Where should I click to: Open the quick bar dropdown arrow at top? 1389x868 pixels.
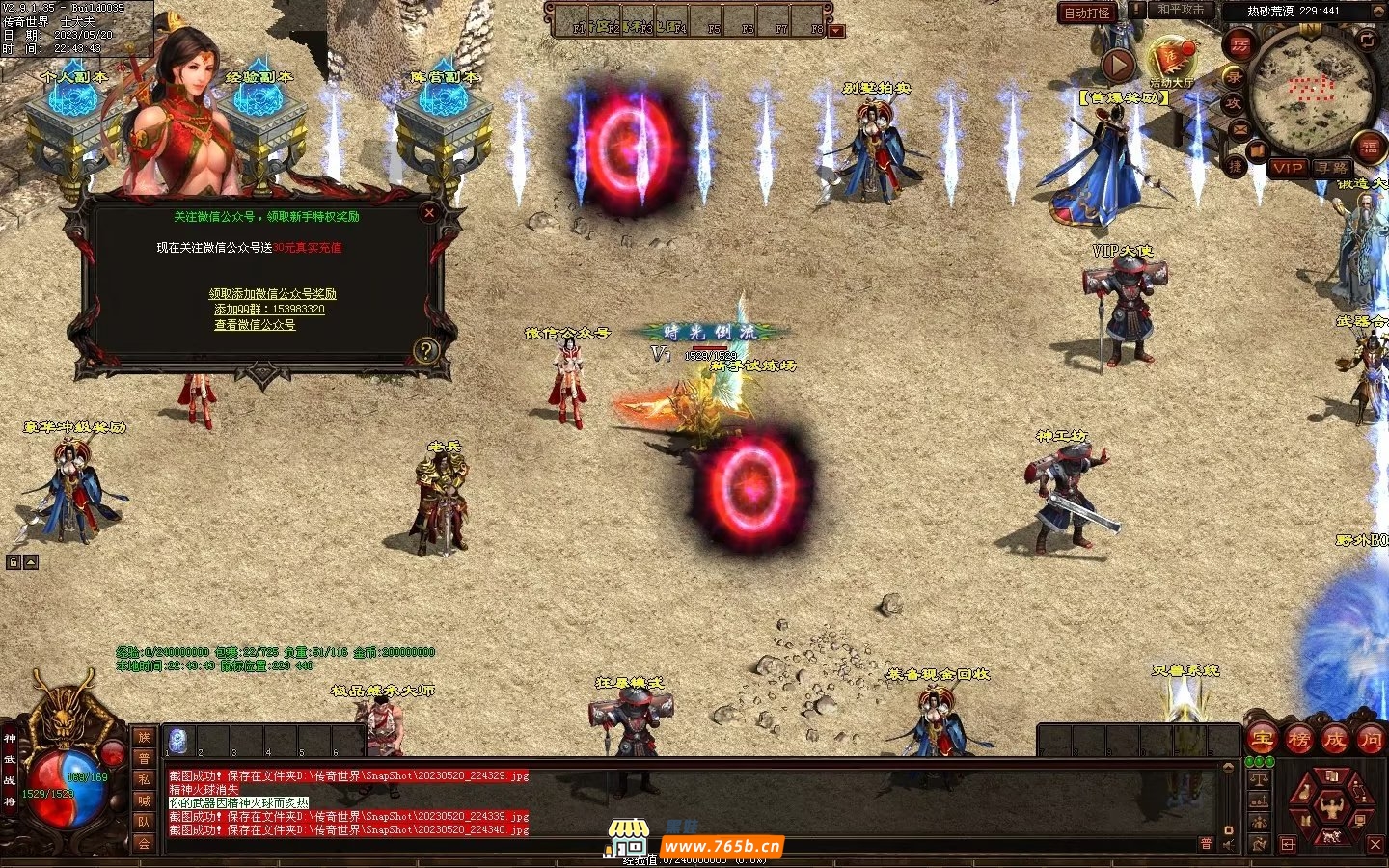coord(836,31)
